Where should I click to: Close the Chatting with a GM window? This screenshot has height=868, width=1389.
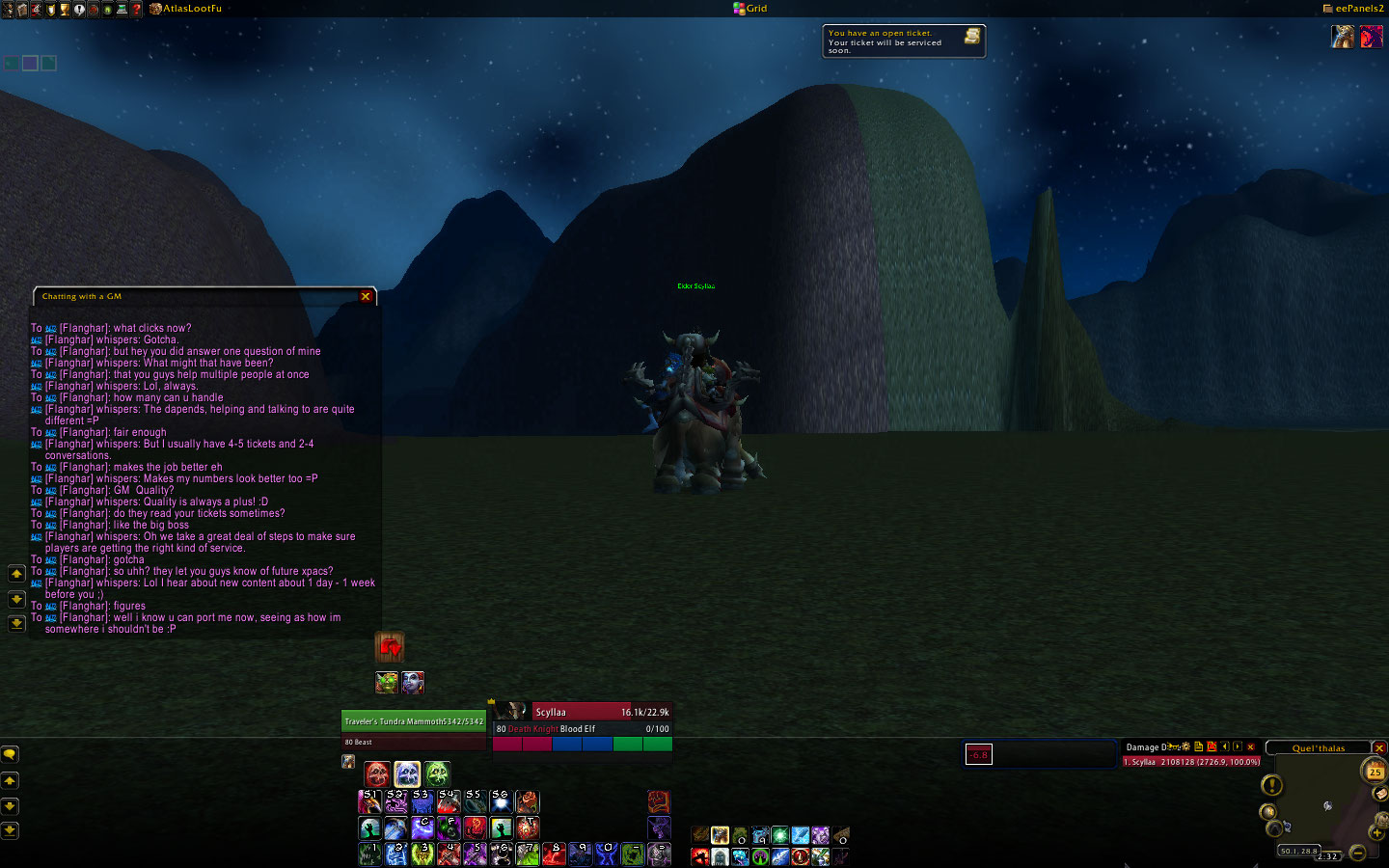(366, 297)
